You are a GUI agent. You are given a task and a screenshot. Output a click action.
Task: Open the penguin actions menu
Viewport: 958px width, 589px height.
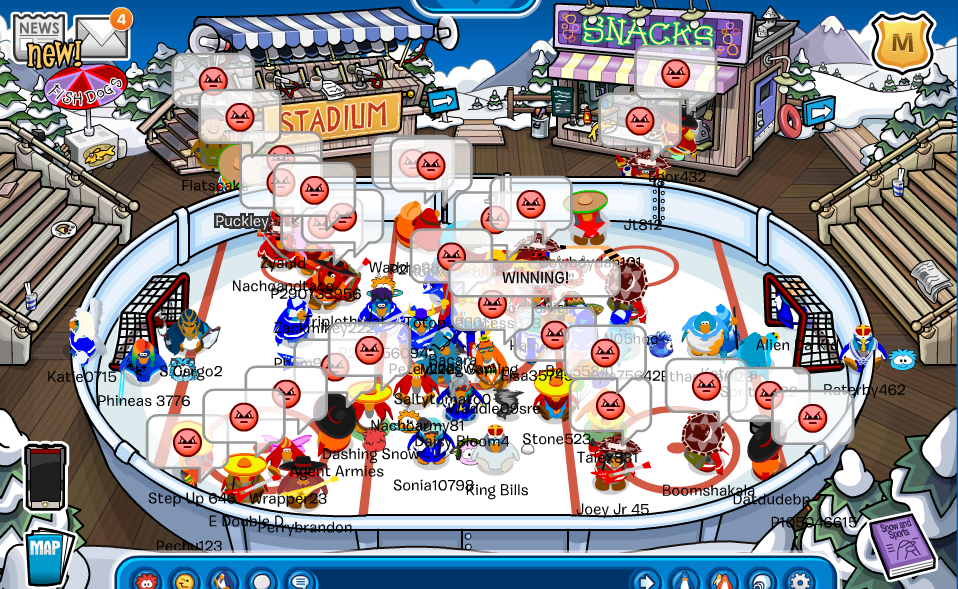223,581
